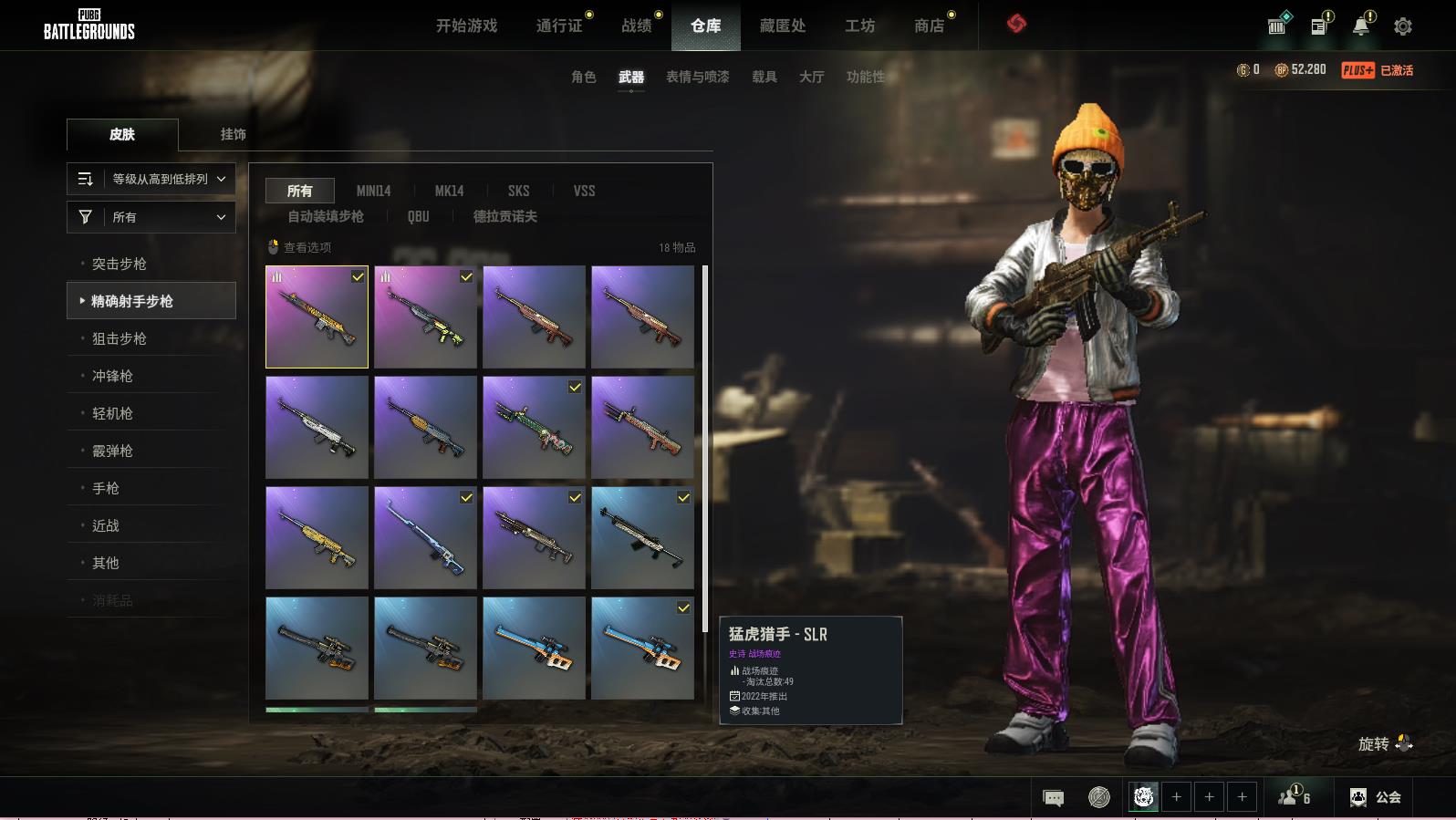Viewport: 1456px width, 820px height.
Task: Open the settings gear icon
Action: [x=1403, y=26]
